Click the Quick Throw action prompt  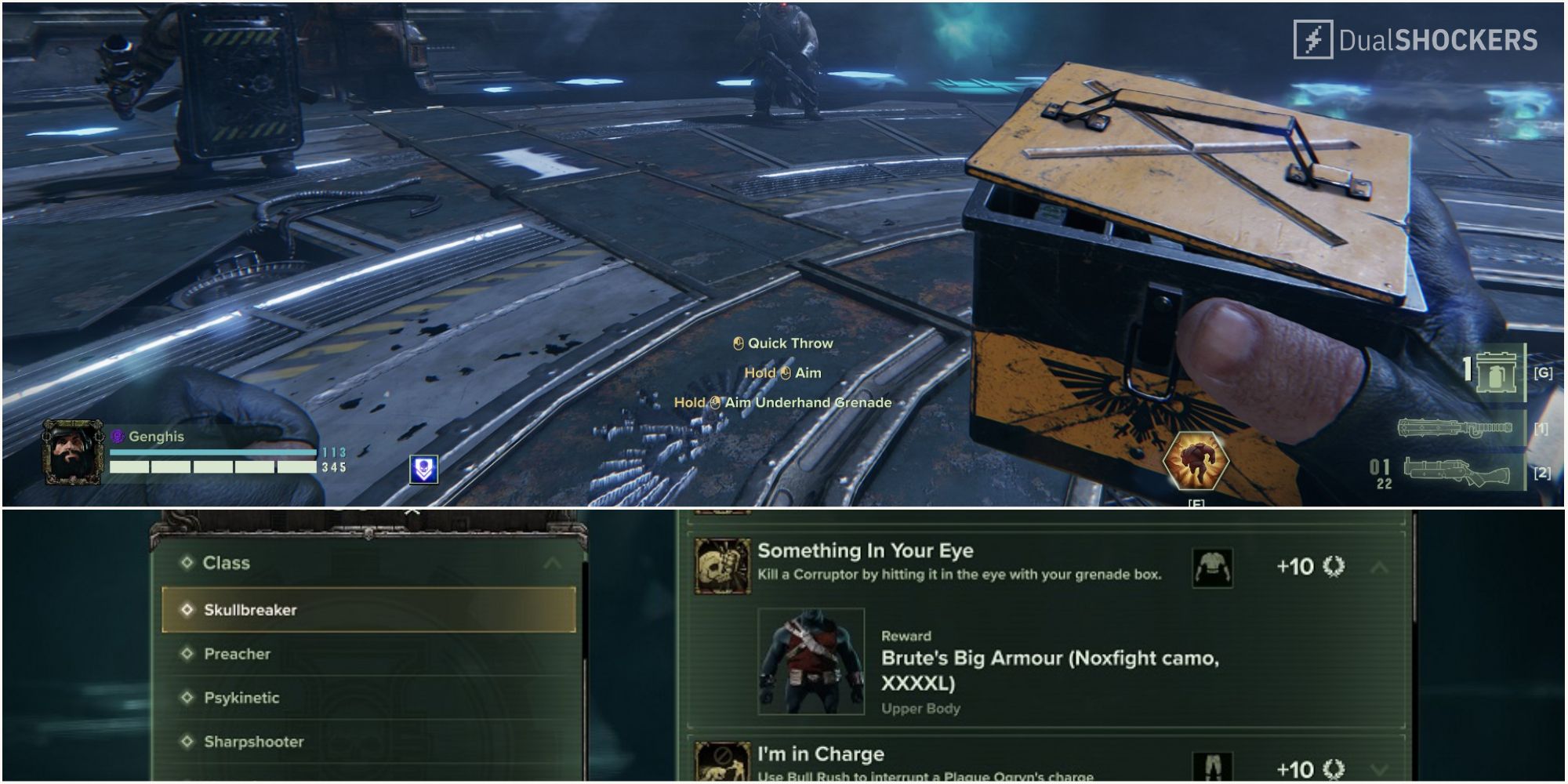coord(784,343)
